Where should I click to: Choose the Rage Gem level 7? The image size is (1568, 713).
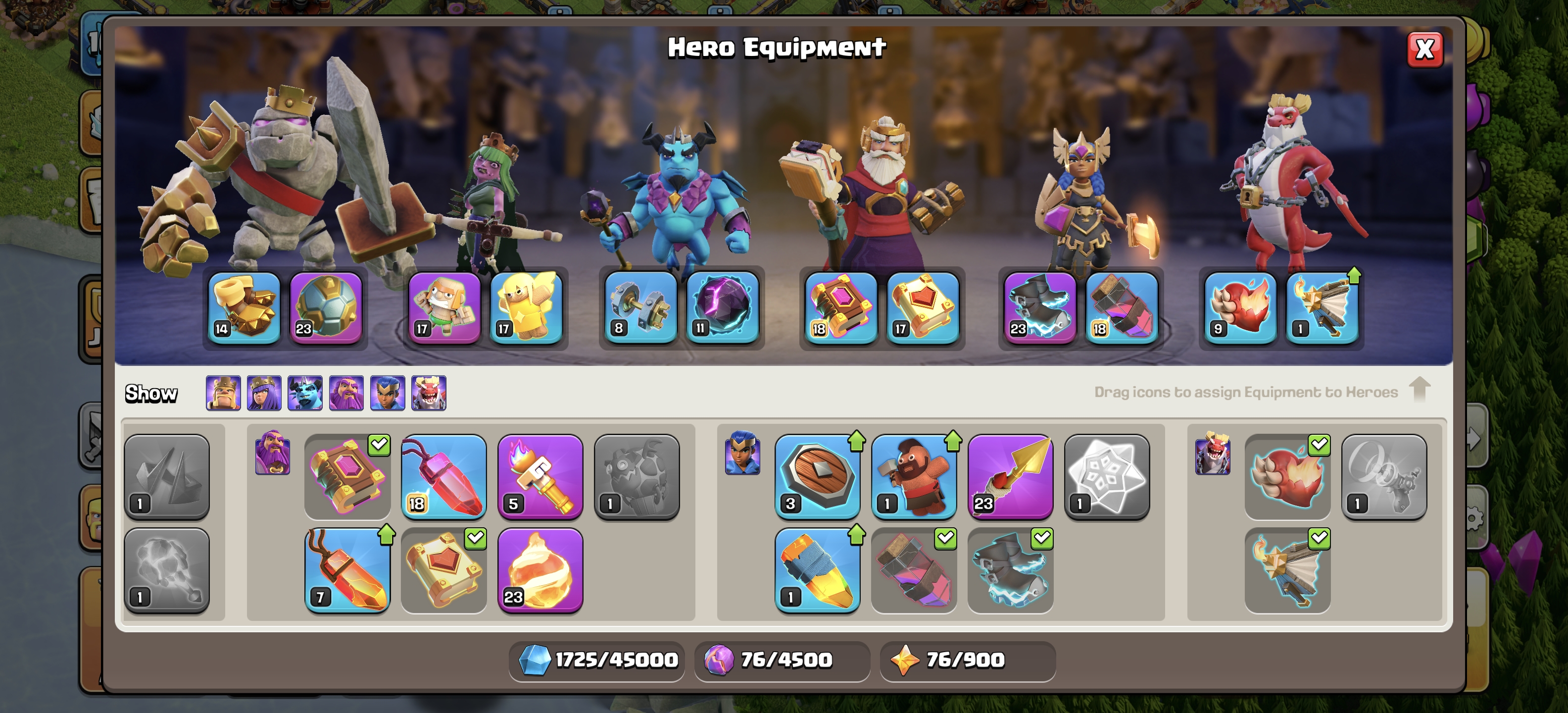[x=347, y=570]
